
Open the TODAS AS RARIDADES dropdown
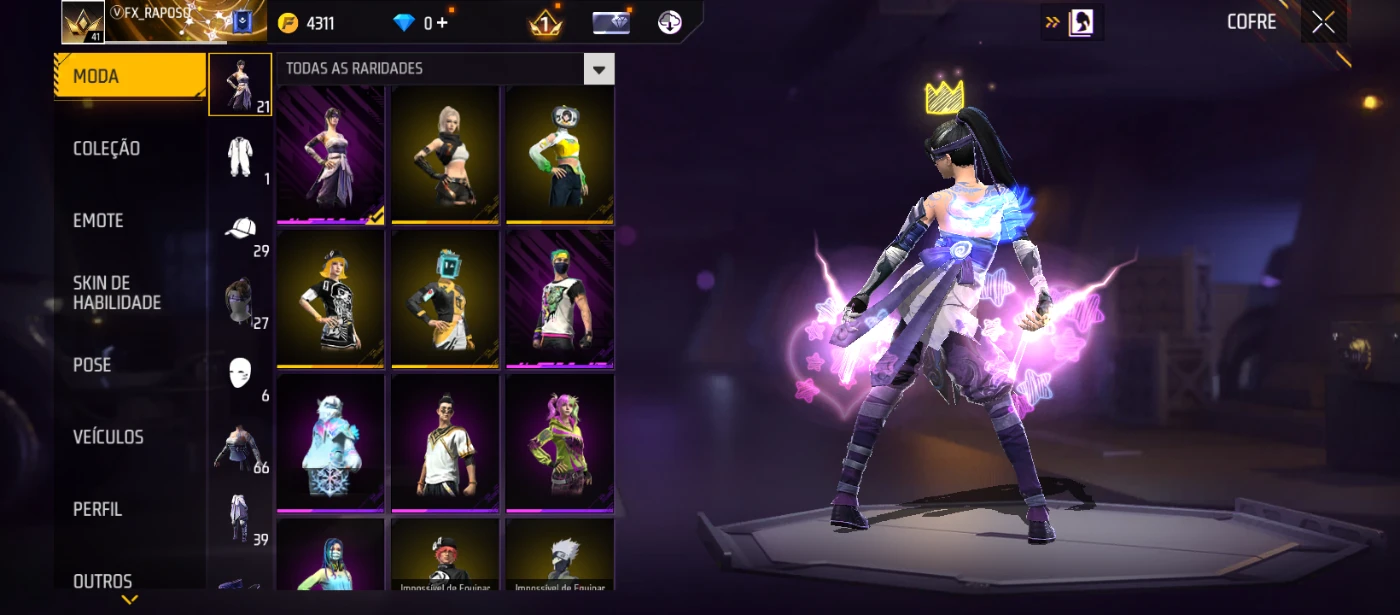click(599, 69)
